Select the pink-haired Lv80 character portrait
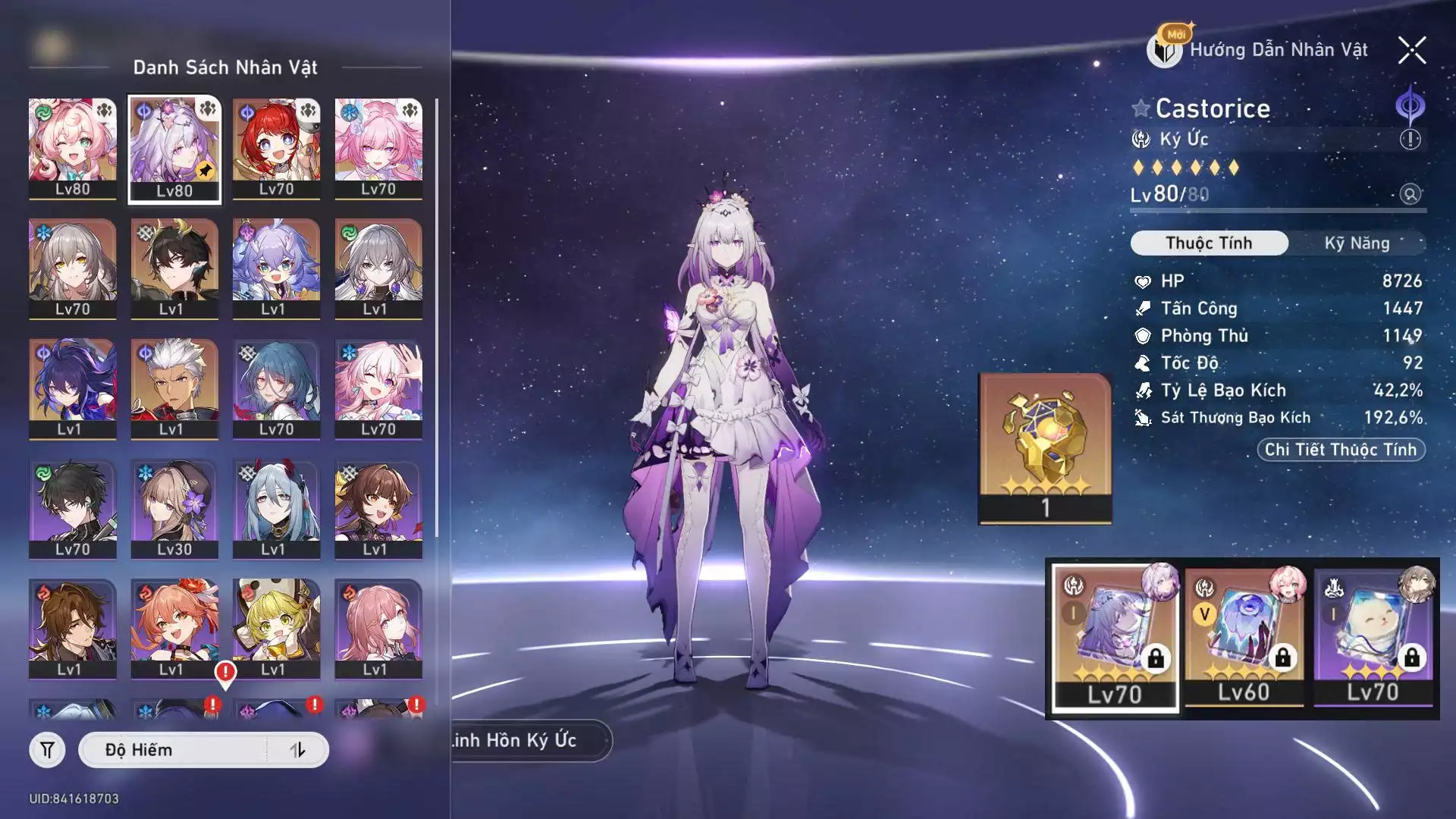This screenshot has width=1456, height=819. (x=73, y=149)
